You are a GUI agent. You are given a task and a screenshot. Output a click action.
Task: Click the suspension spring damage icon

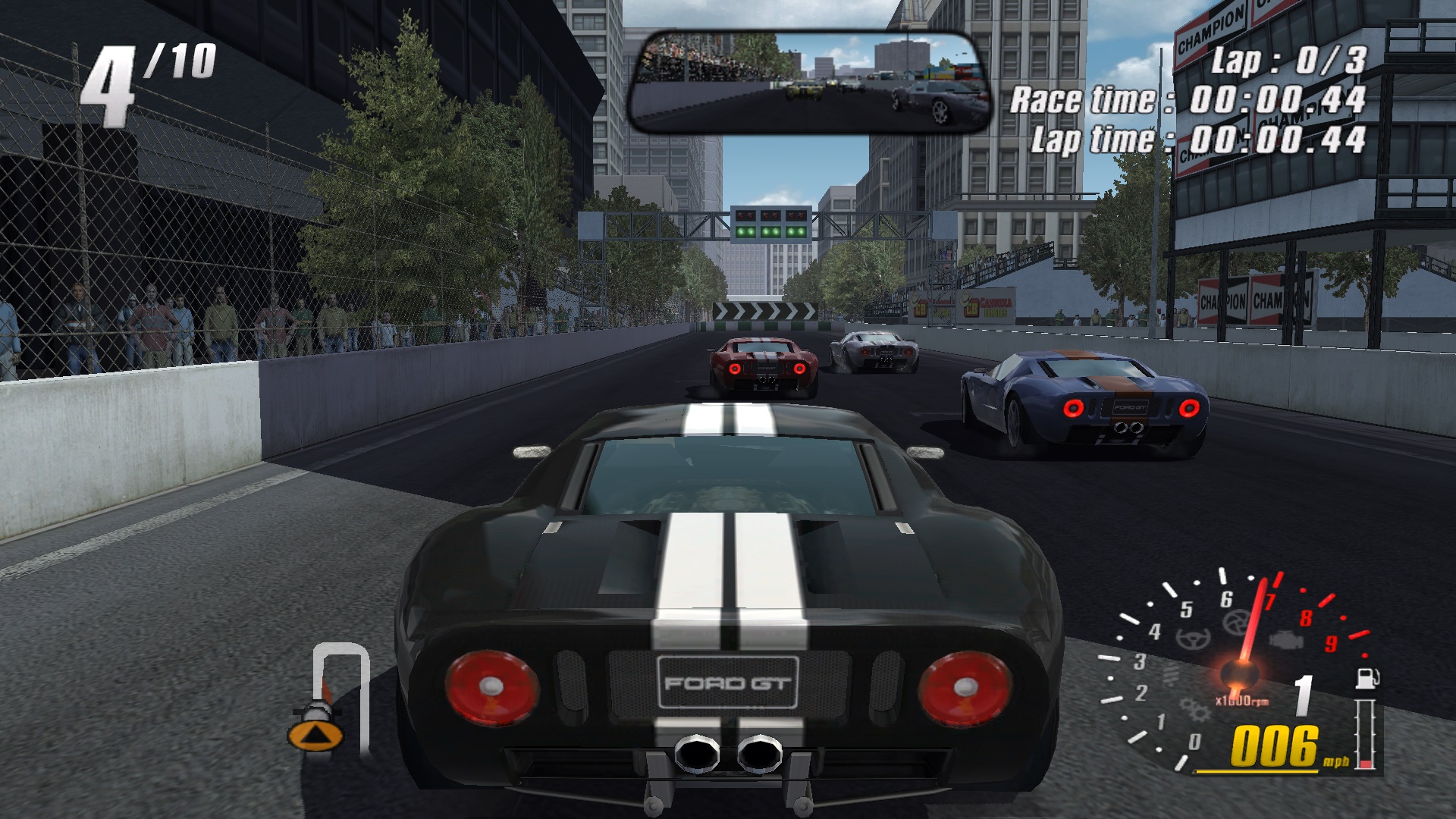pyautogui.click(x=1172, y=674)
